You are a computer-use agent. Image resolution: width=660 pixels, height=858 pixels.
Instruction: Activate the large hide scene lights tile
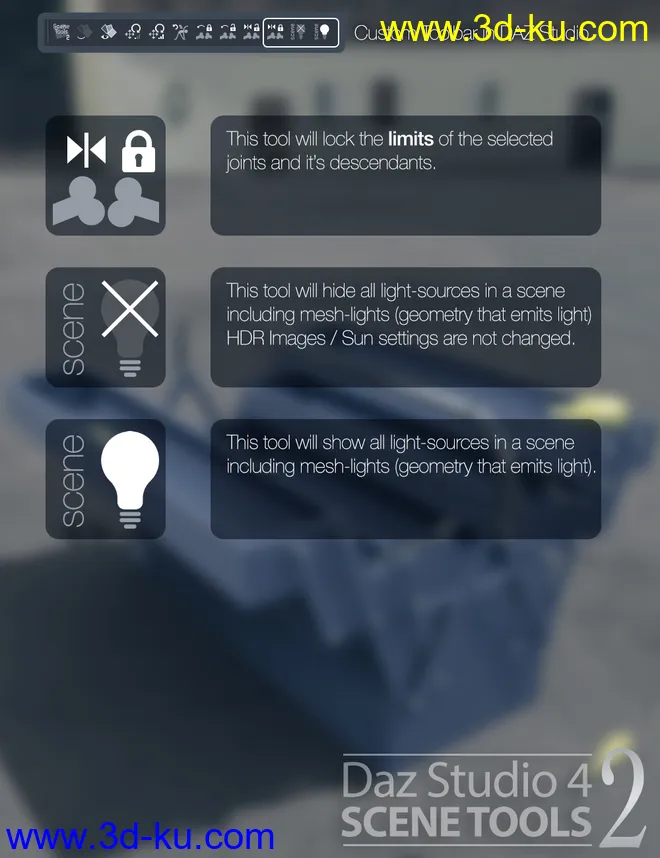tap(106, 328)
